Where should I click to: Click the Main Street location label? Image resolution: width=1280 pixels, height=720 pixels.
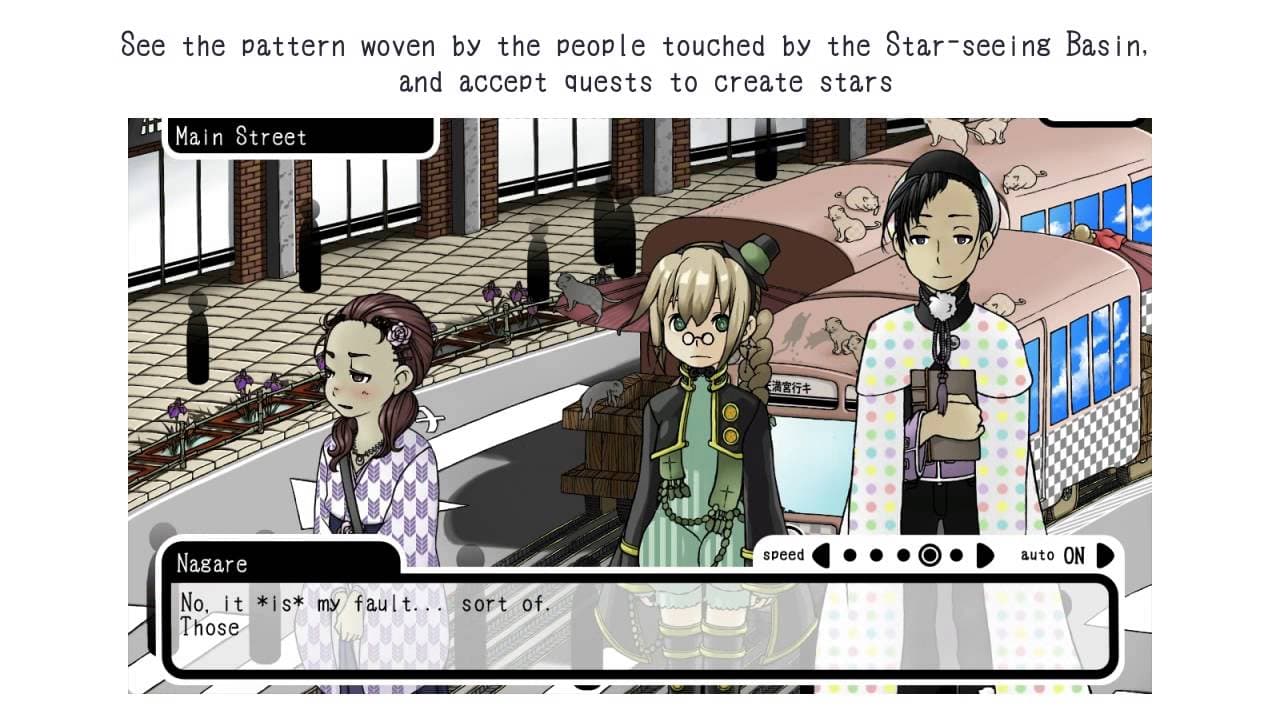tap(240, 137)
